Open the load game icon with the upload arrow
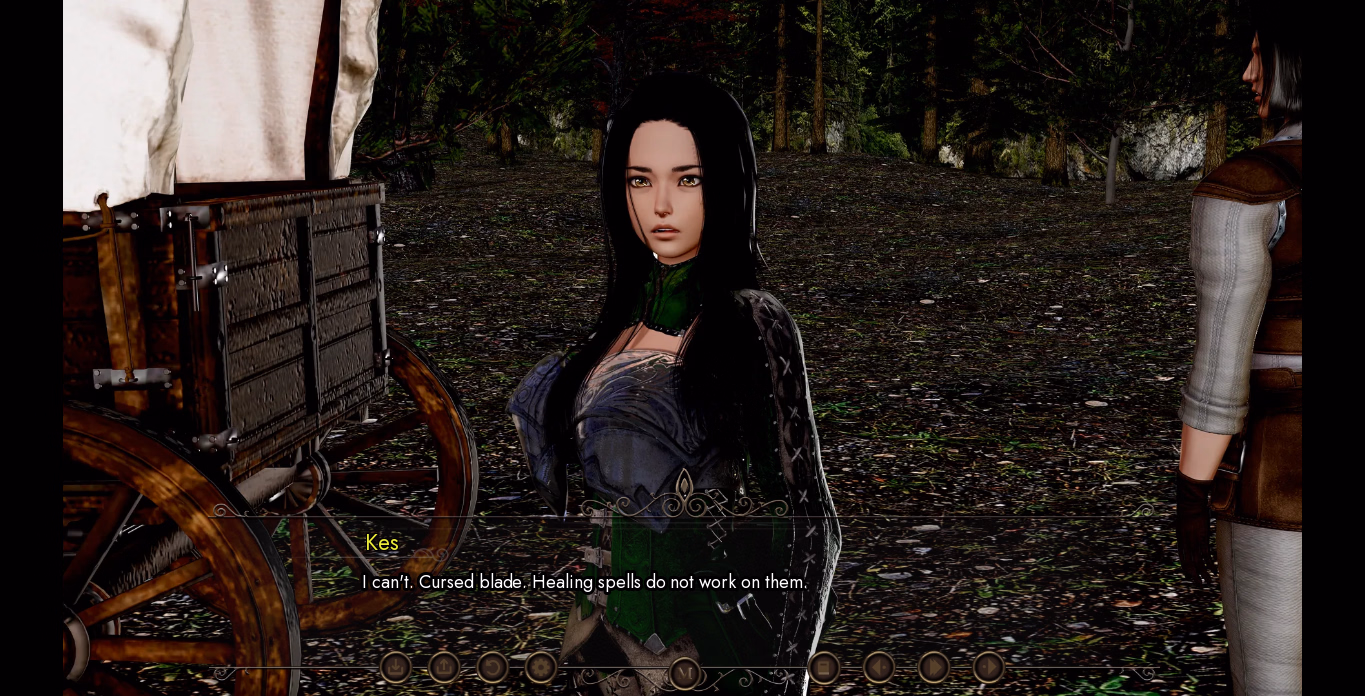The width and height of the screenshot is (1365, 696). (x=444, y=667)
